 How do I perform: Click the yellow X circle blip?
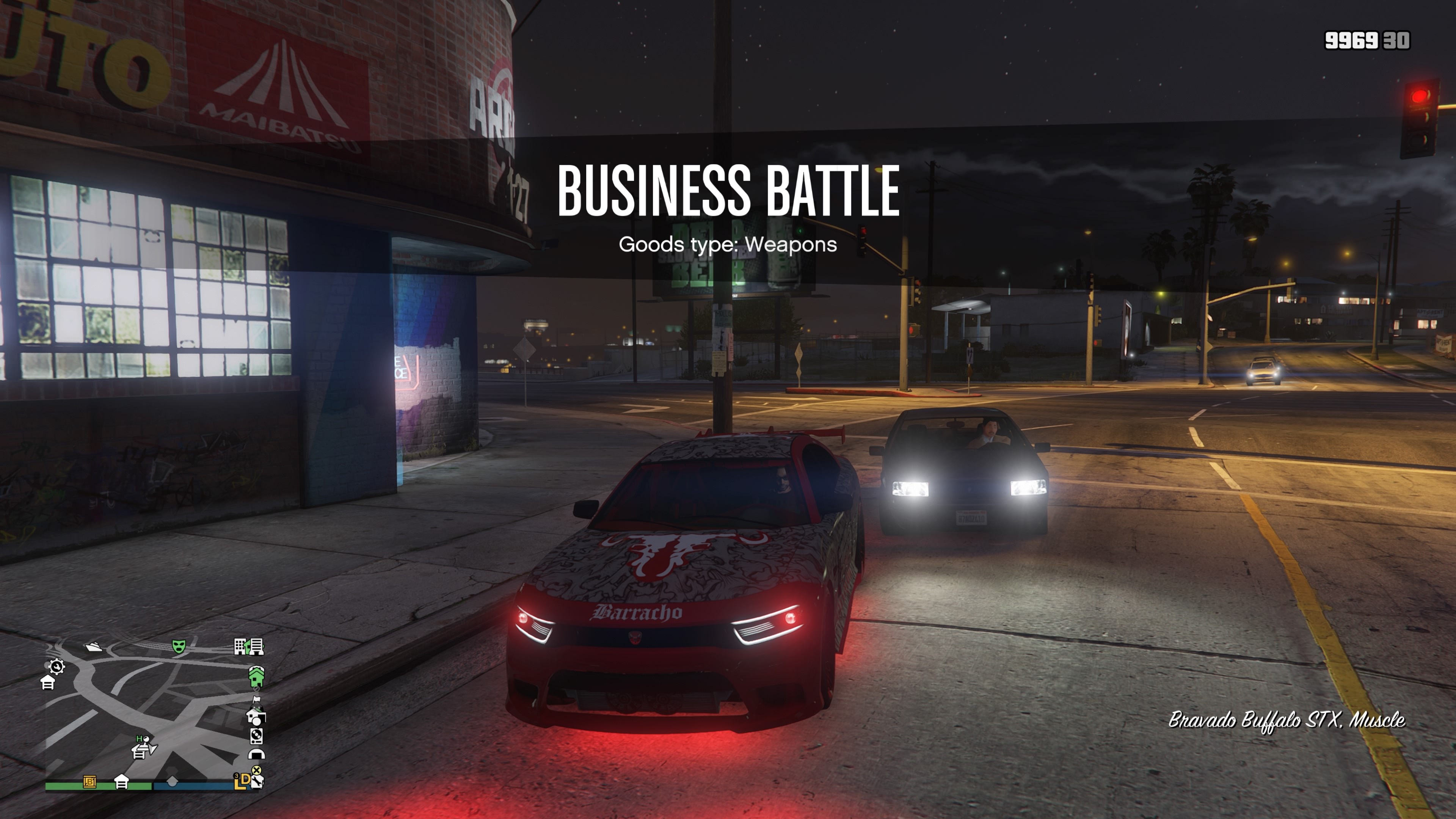pyautogui.click(x=257, y=770)
